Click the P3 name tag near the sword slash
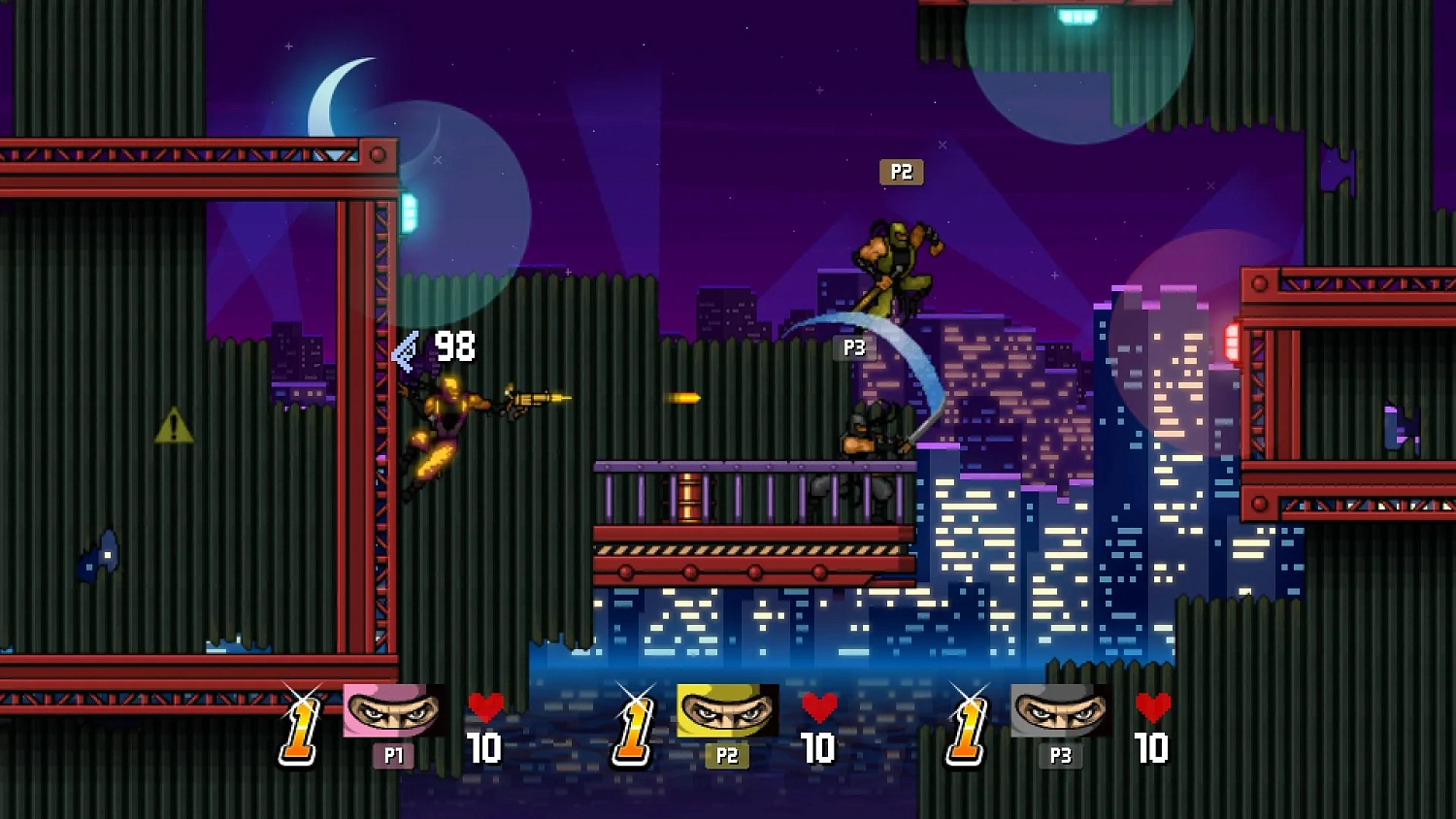Screen dimensions: 1456x819 [x=852, y=347]
